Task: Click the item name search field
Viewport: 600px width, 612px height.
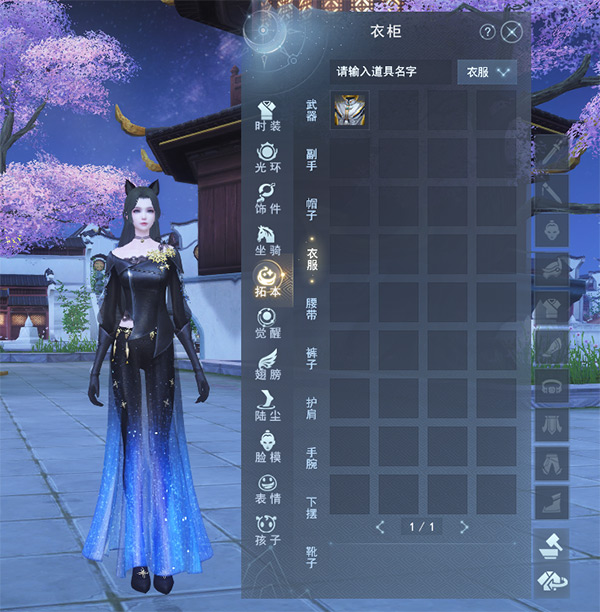Action: (390, 72)
